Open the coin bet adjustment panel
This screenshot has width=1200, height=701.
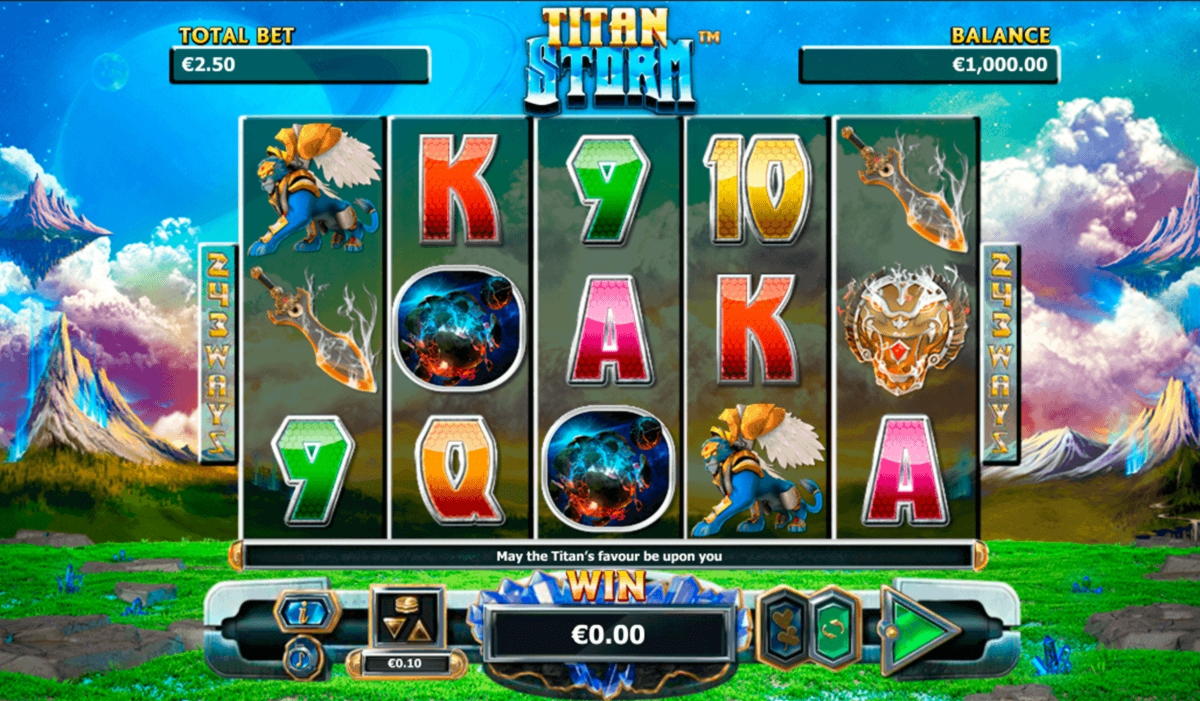click(x=407, y=621)
